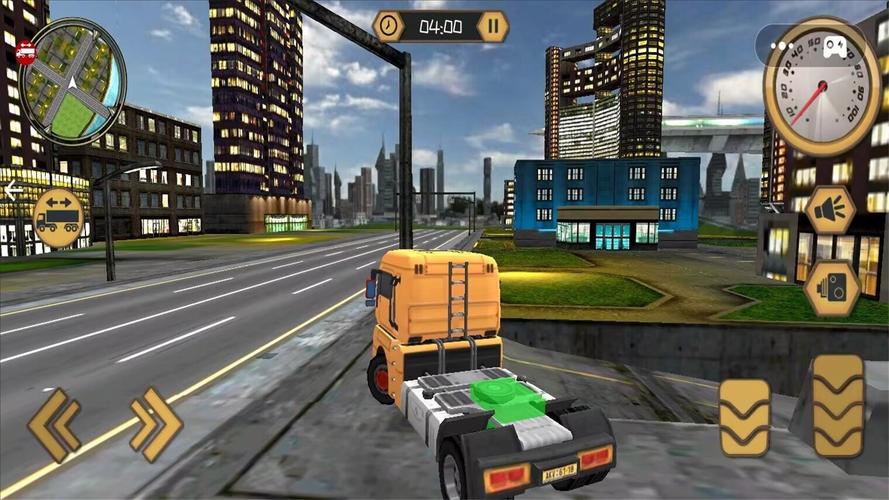This screenshot has width=889, height=500.
Task: Tap the truck trailer button with arrows
Action: tap(57, 218)
